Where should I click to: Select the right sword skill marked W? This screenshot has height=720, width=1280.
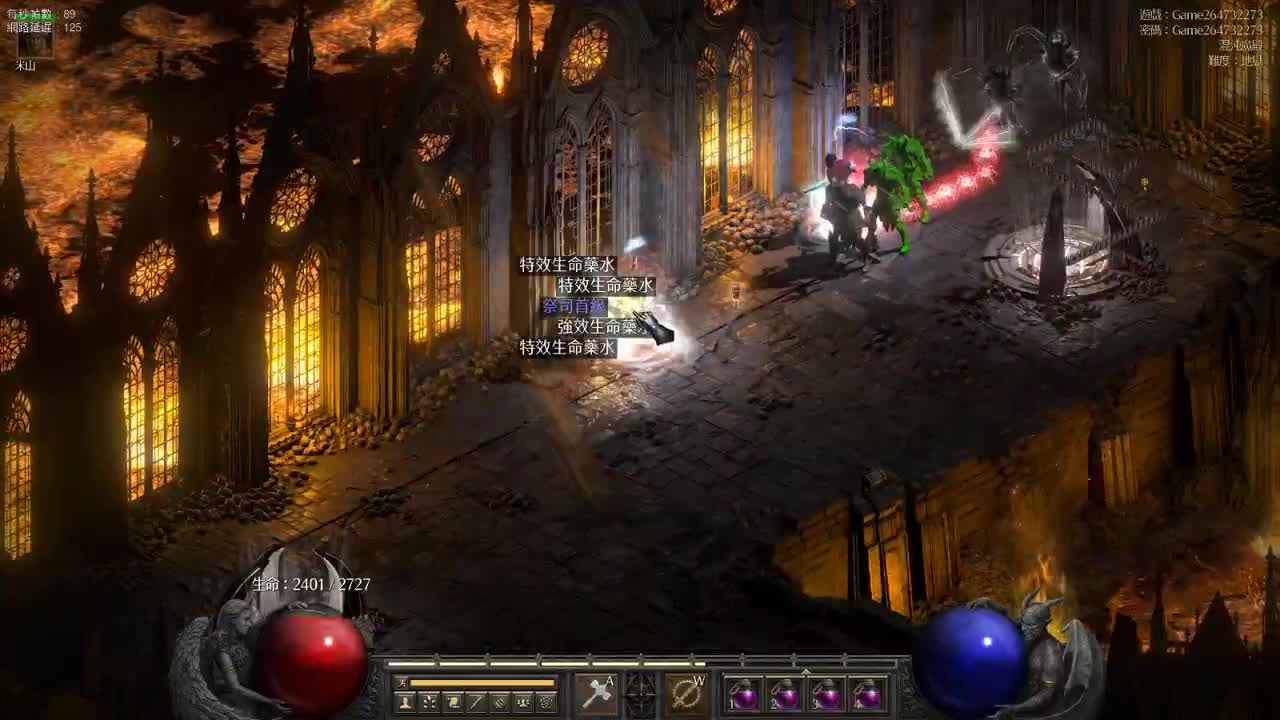[687, 694]
